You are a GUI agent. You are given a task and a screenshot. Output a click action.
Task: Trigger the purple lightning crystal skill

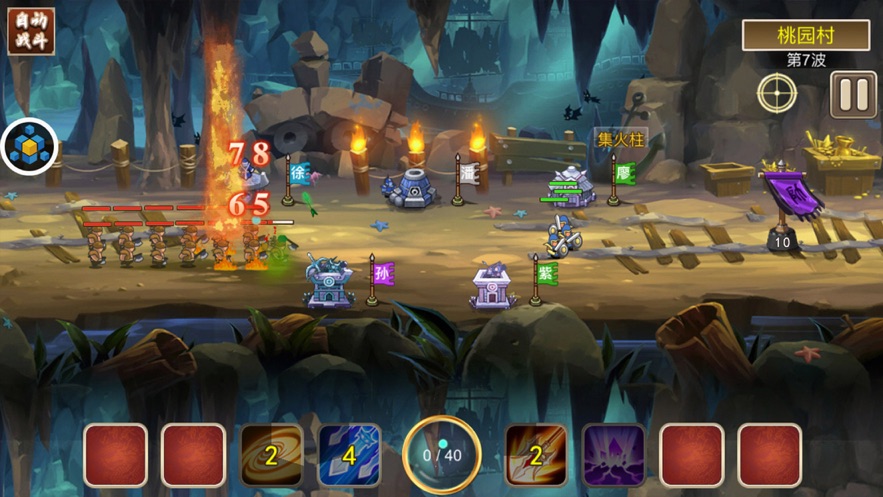pos(613,456)
